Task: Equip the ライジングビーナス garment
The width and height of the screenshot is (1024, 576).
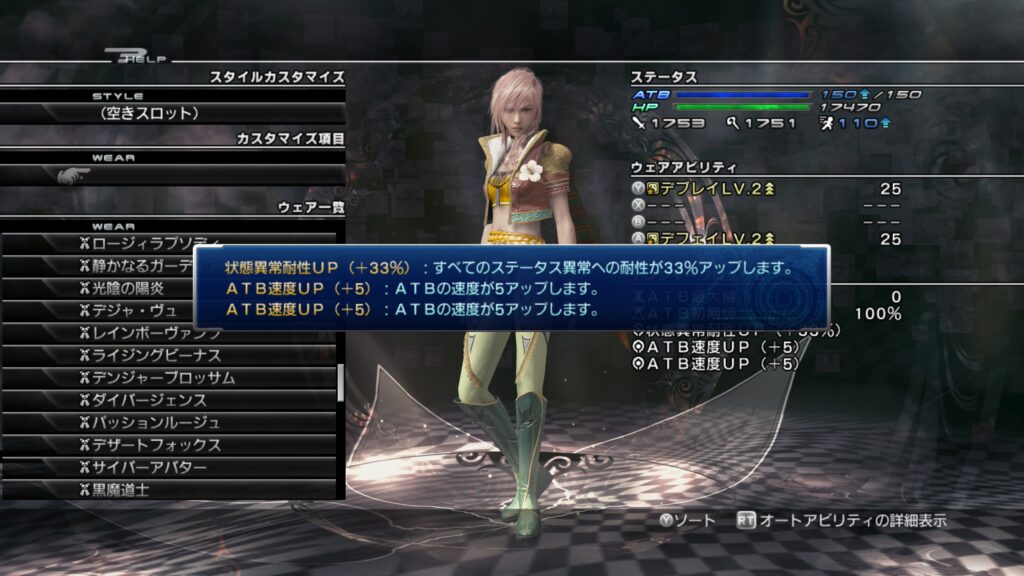Action: point(150,356)
